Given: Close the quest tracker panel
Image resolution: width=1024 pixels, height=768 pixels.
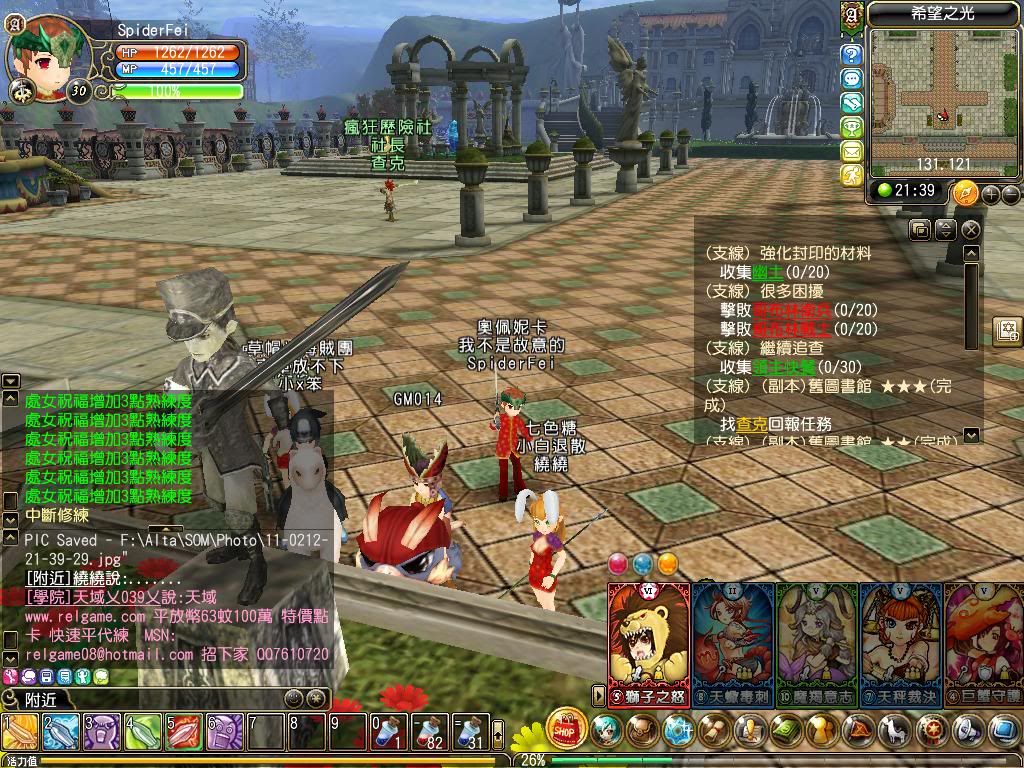Looking at the screenshot, I should pos(970,230).
